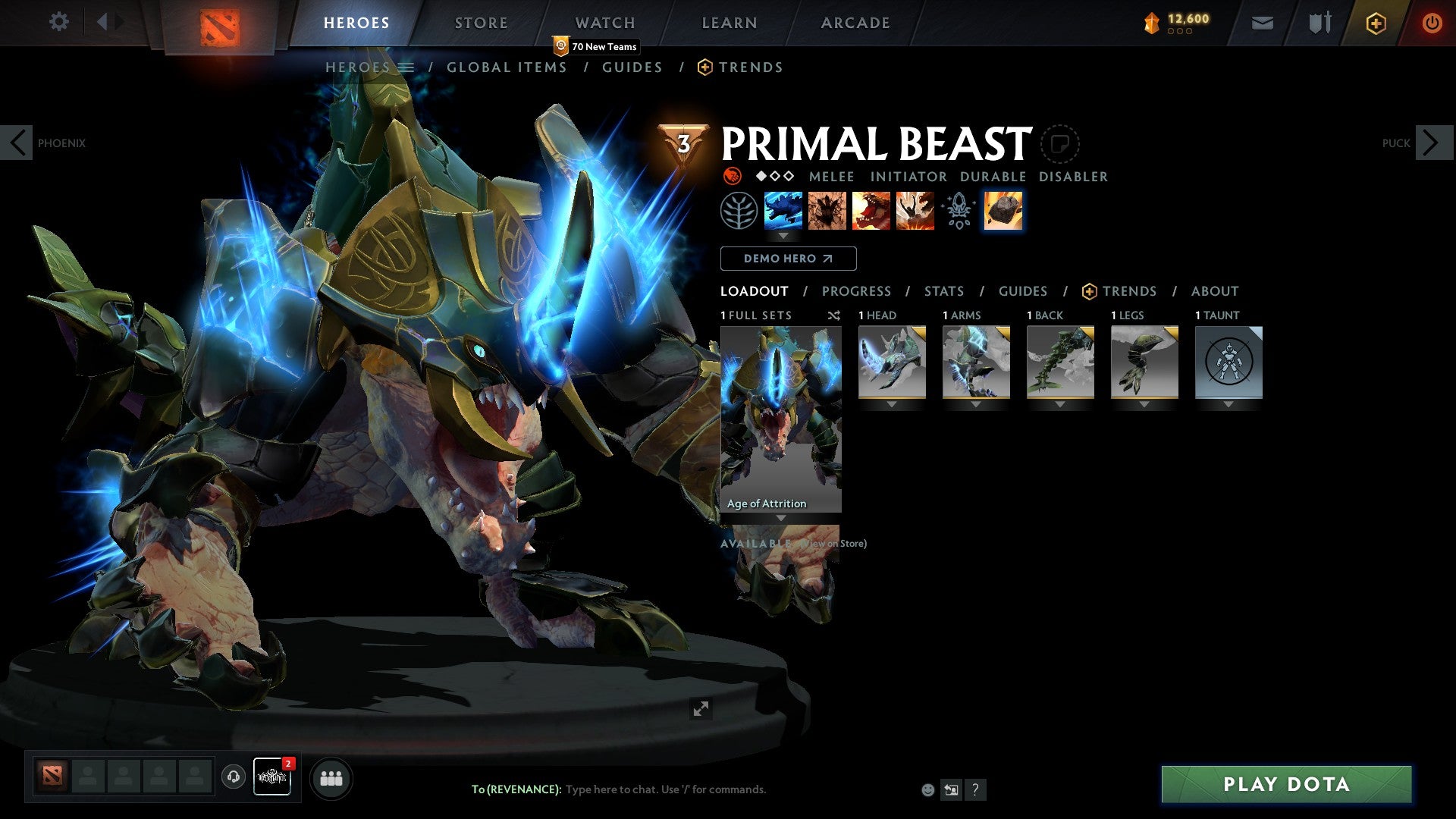Open the ARCADE menu

tap(855, 23)
